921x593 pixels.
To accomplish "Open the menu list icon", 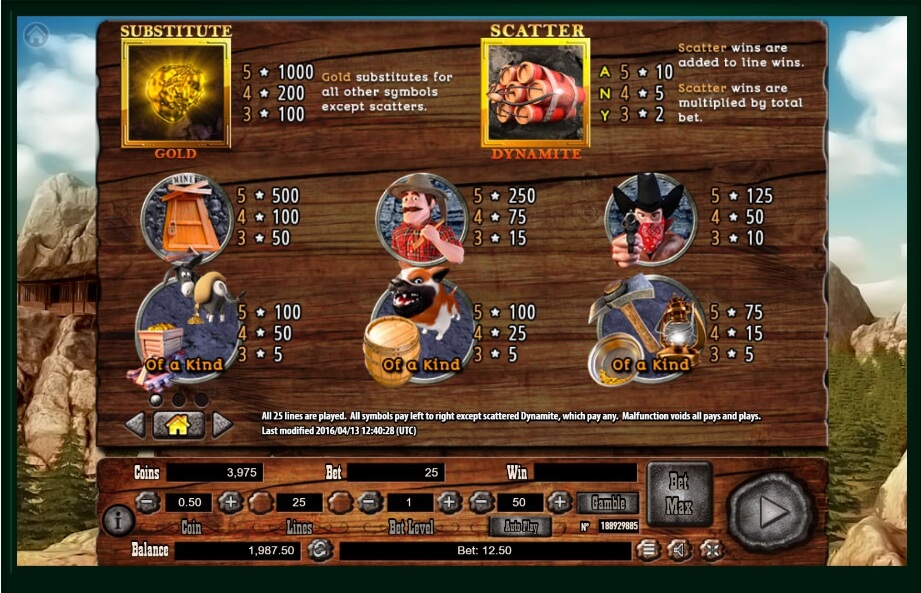I will click(x=649, y=549).
